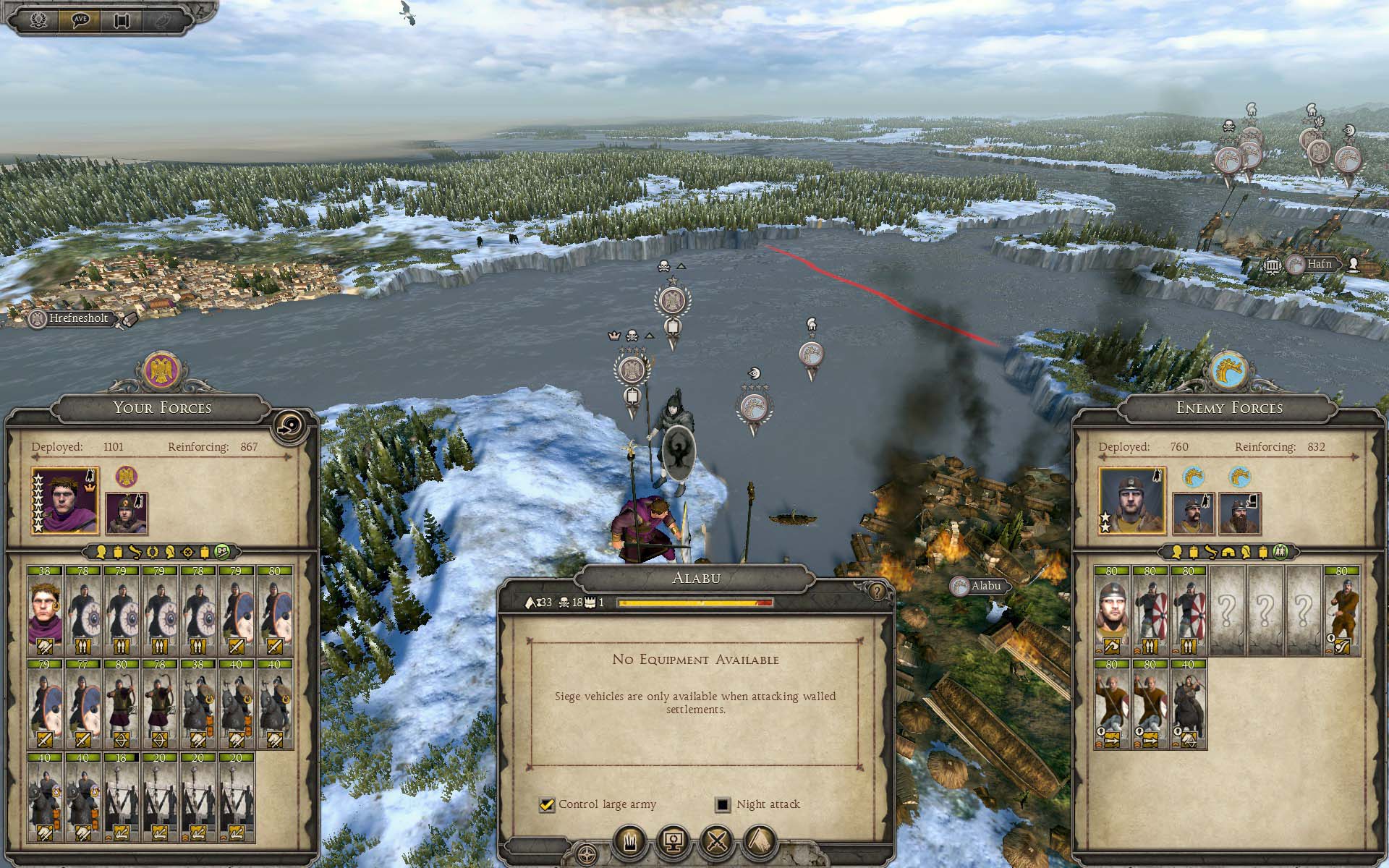Select the enemy general's large portrait

[1131, 501]
